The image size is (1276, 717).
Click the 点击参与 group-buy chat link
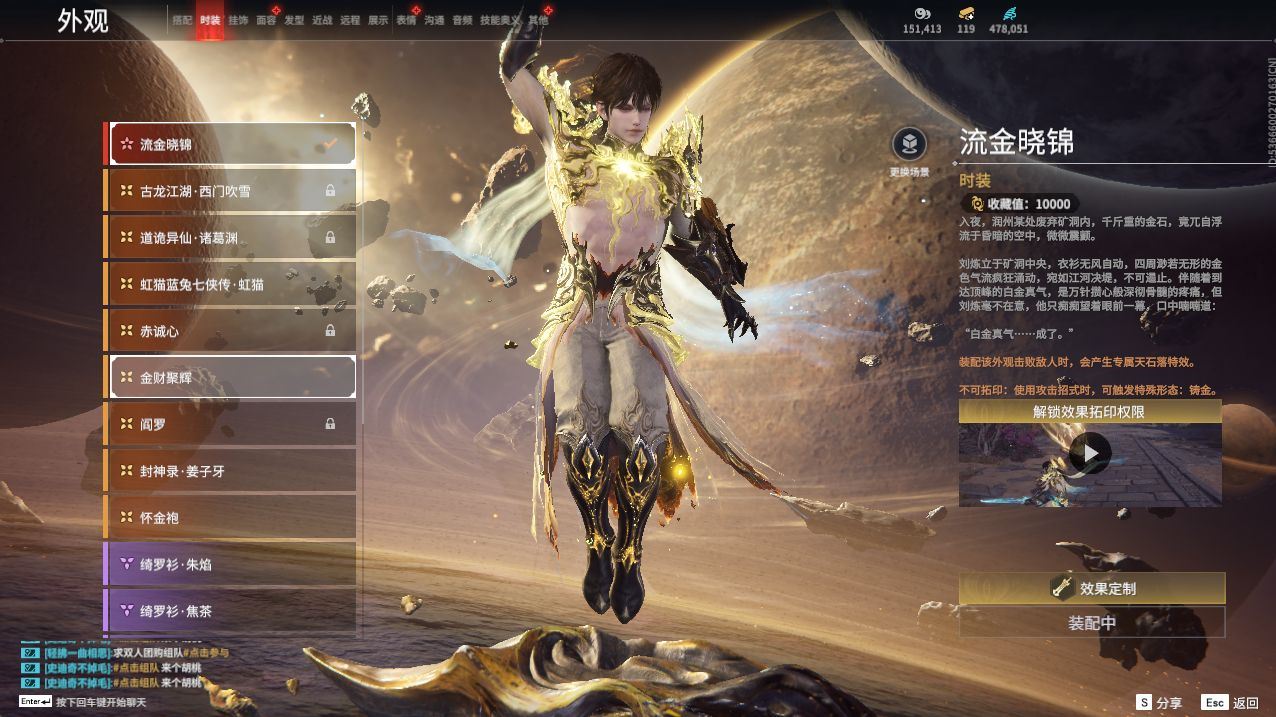(x=208, y=653)
